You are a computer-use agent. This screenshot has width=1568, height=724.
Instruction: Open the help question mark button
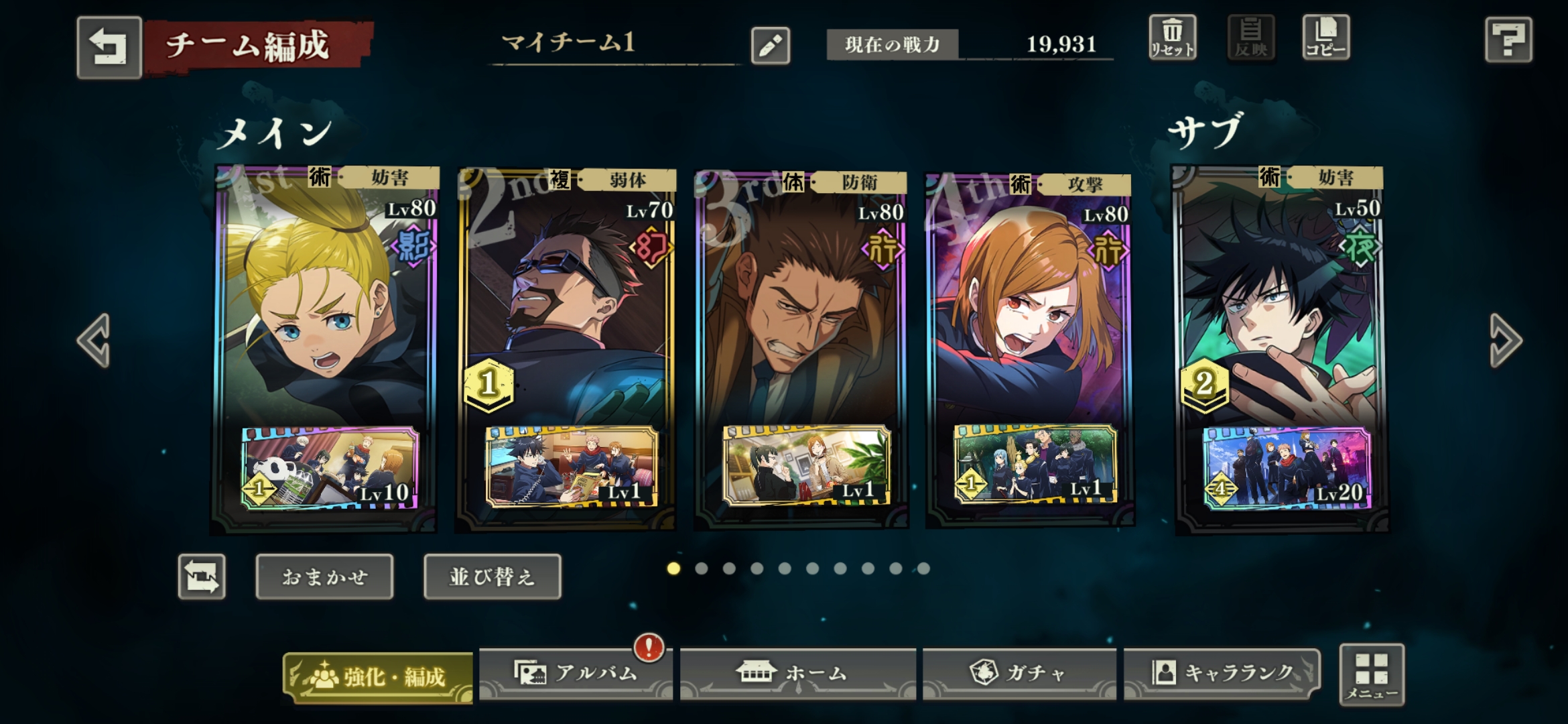pos(1508,40)
